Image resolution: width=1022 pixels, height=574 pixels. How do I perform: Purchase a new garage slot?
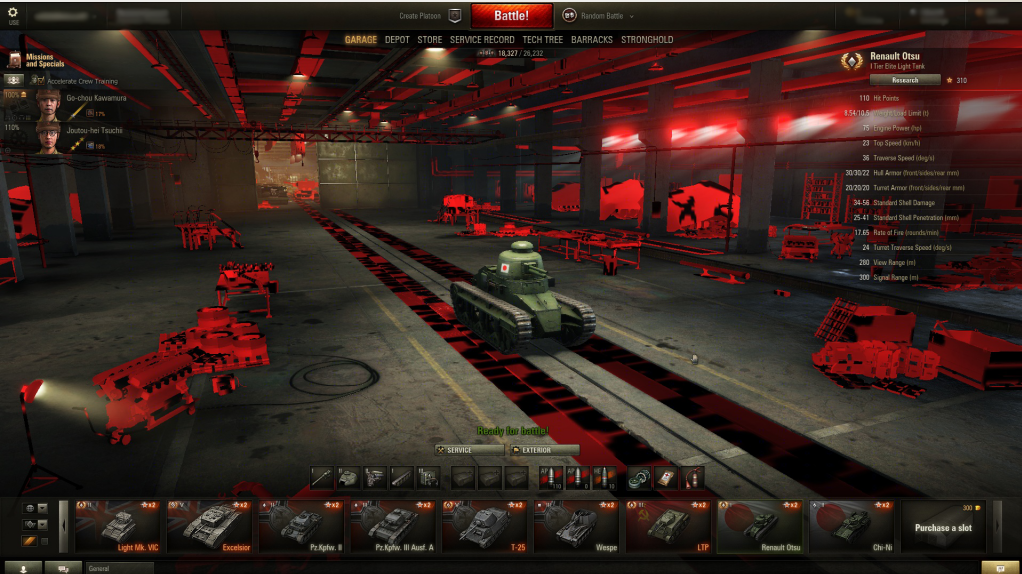942,526
